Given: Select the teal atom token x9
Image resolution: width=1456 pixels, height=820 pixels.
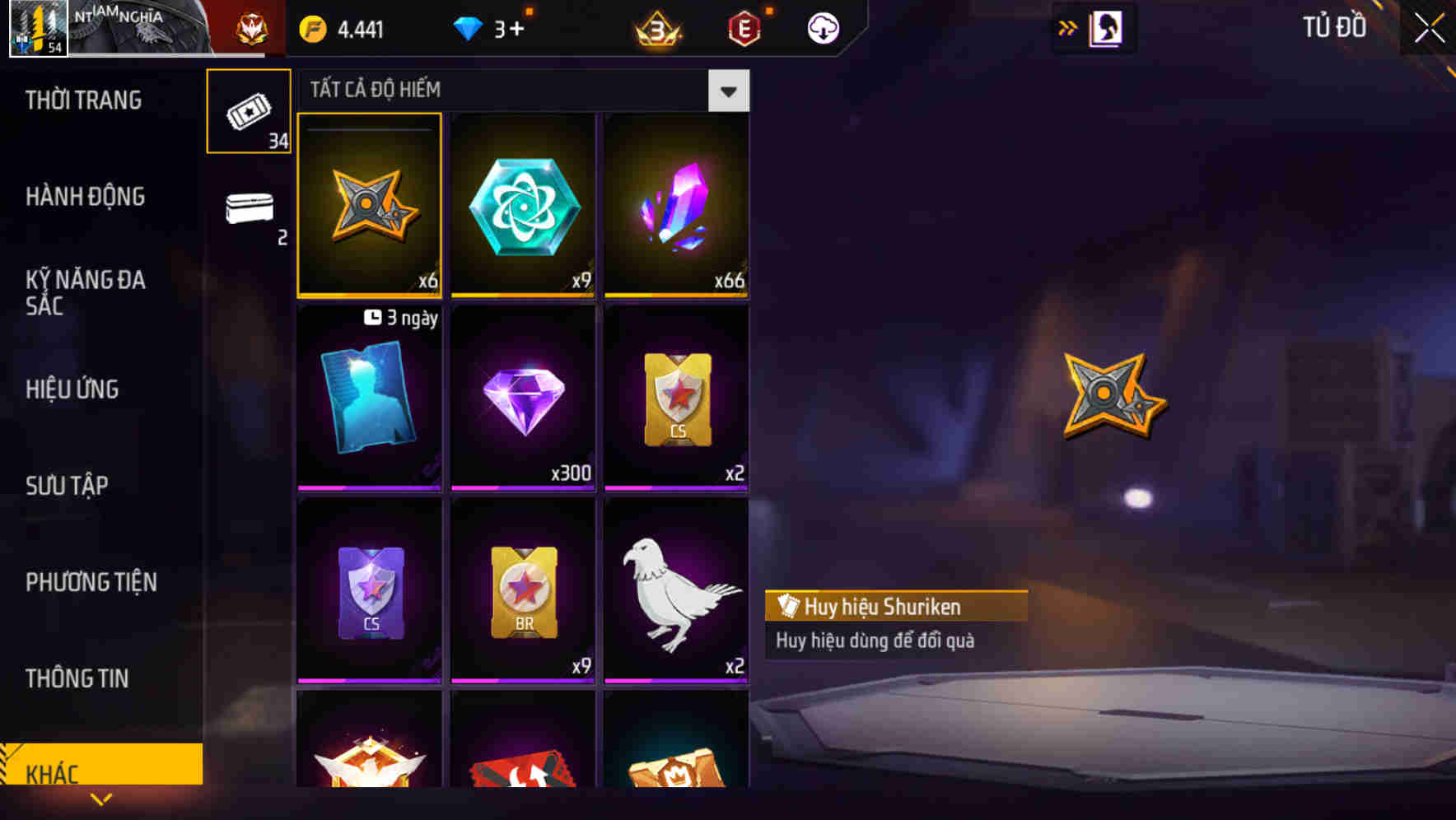Looking at the screenshot, I should 523,206.
